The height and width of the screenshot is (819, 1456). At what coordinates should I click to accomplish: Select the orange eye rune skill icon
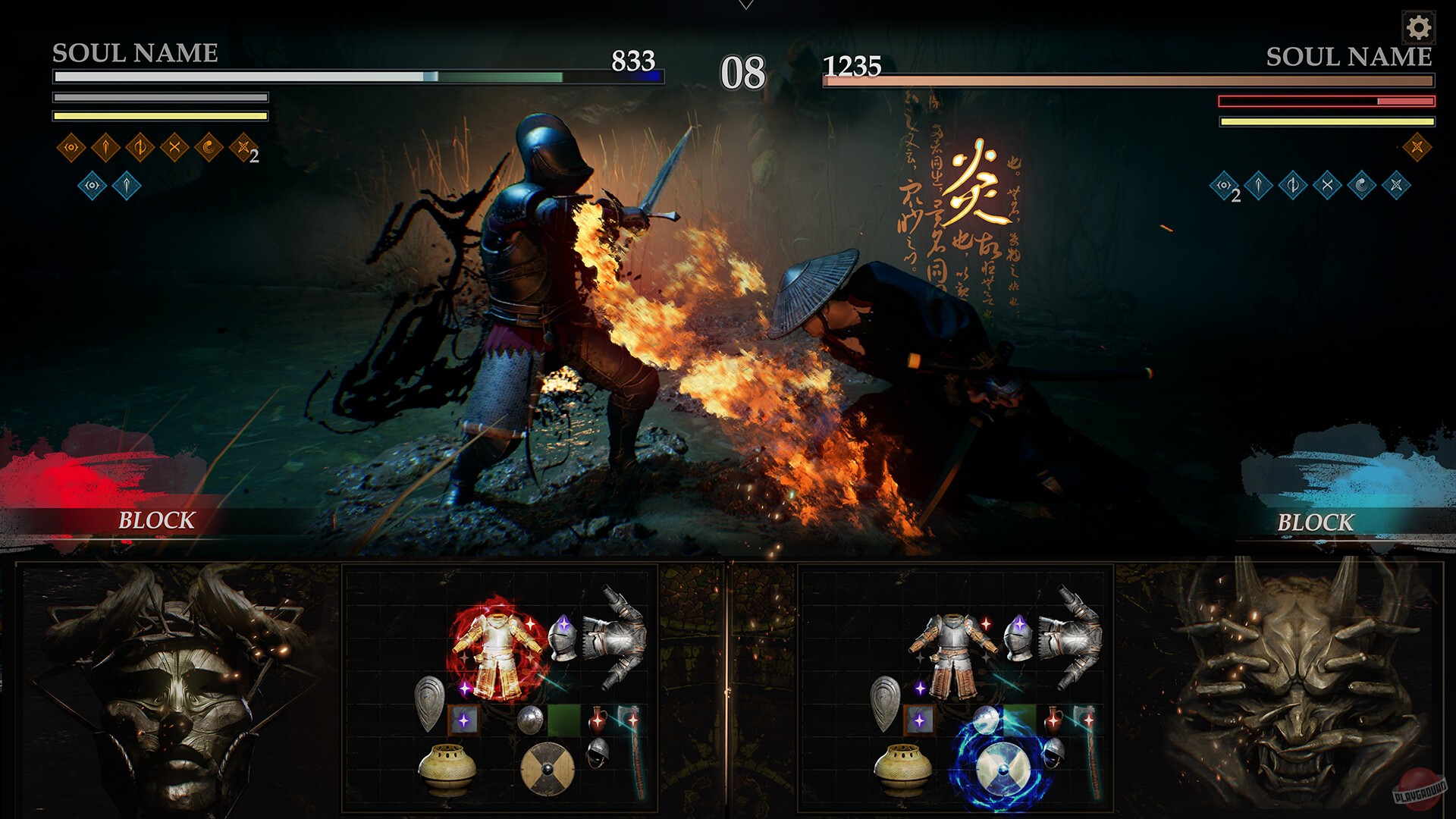click(x=71, y=147)
